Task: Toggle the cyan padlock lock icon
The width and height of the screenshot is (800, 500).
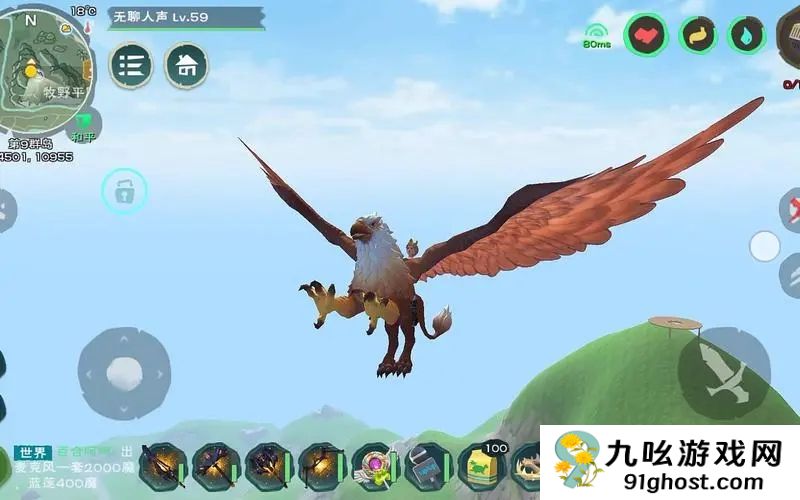Action: (124, 191)
